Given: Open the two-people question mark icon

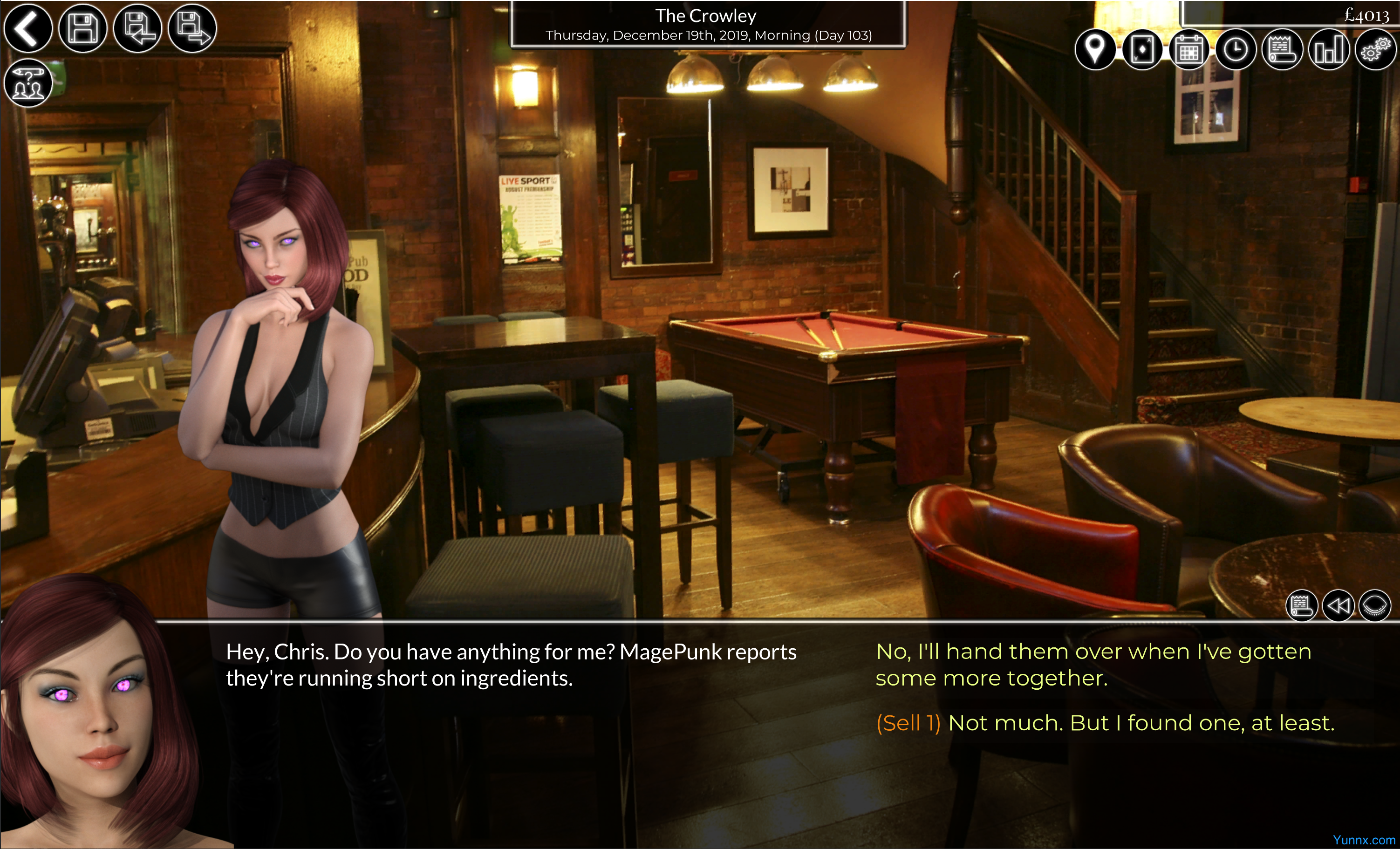Looking at the screenshot, I should click(28, 83).
